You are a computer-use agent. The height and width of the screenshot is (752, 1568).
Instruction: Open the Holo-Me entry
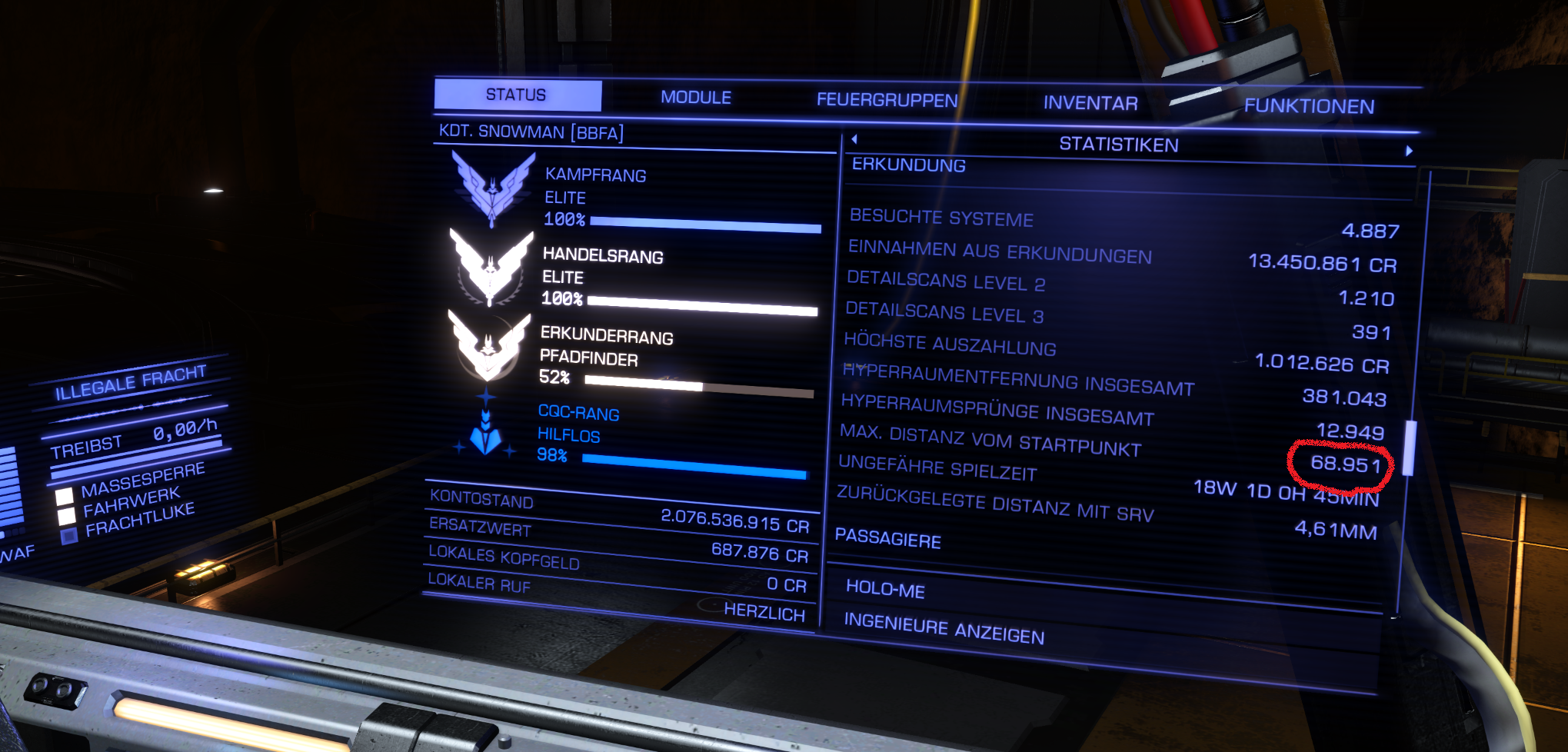(885, 589)
